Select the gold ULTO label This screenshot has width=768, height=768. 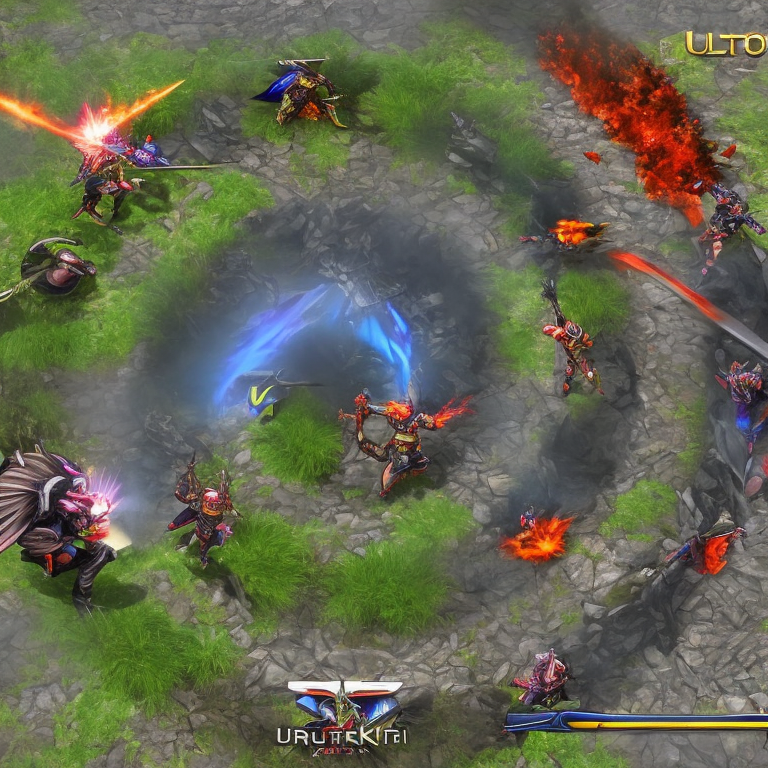click(x=725, y=44)
